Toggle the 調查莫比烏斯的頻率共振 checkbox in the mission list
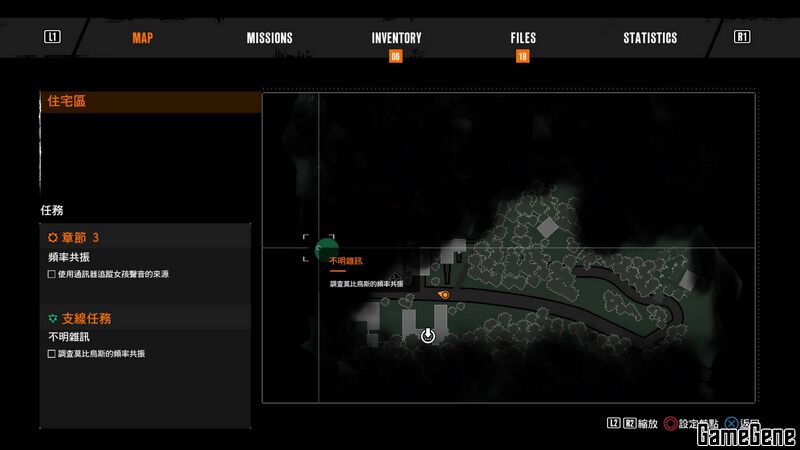Screen dimensions: 800x450 (52, 354)
